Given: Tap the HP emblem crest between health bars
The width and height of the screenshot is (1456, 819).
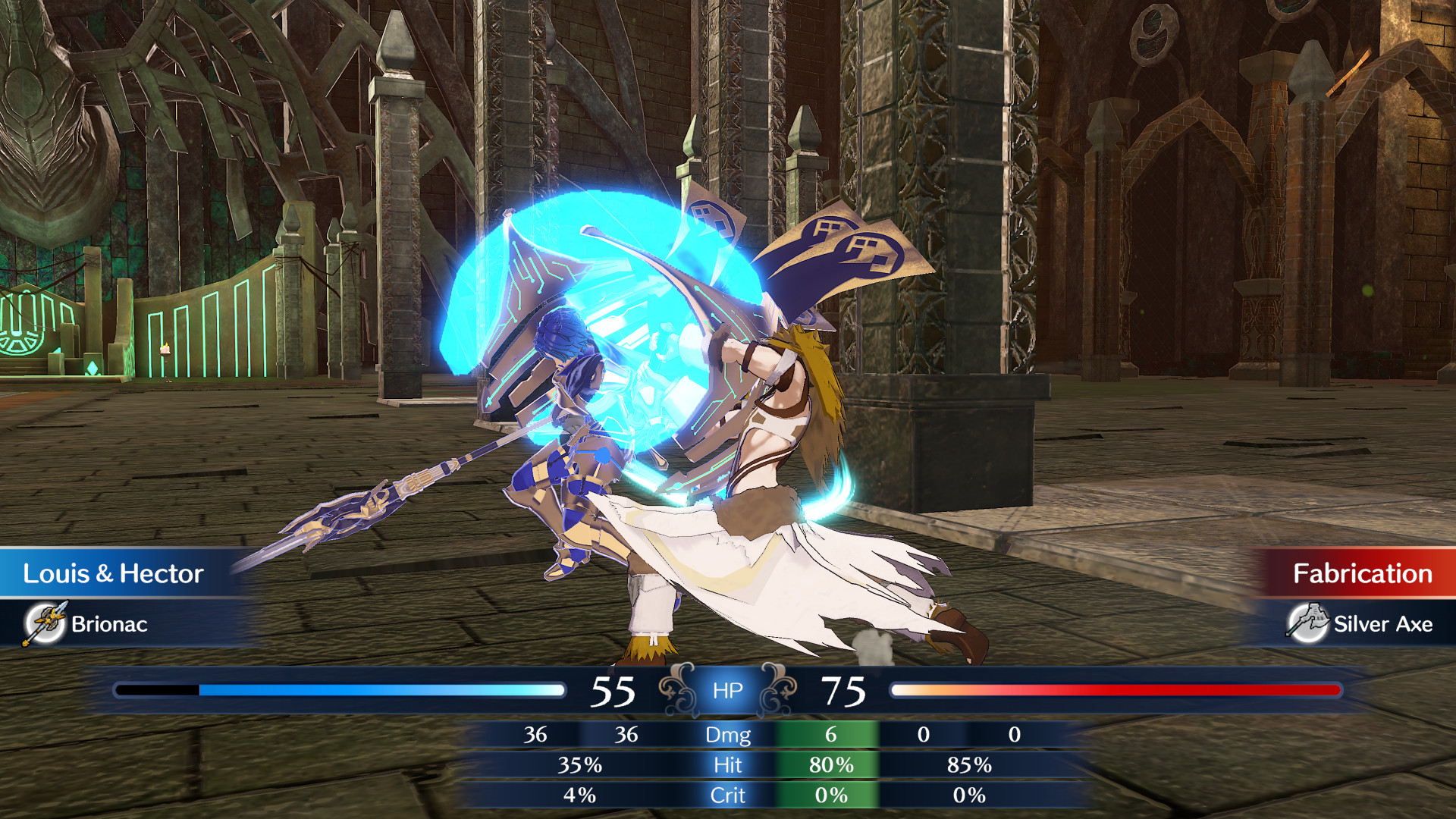Looking at the screenshot, I should (726, 690).
